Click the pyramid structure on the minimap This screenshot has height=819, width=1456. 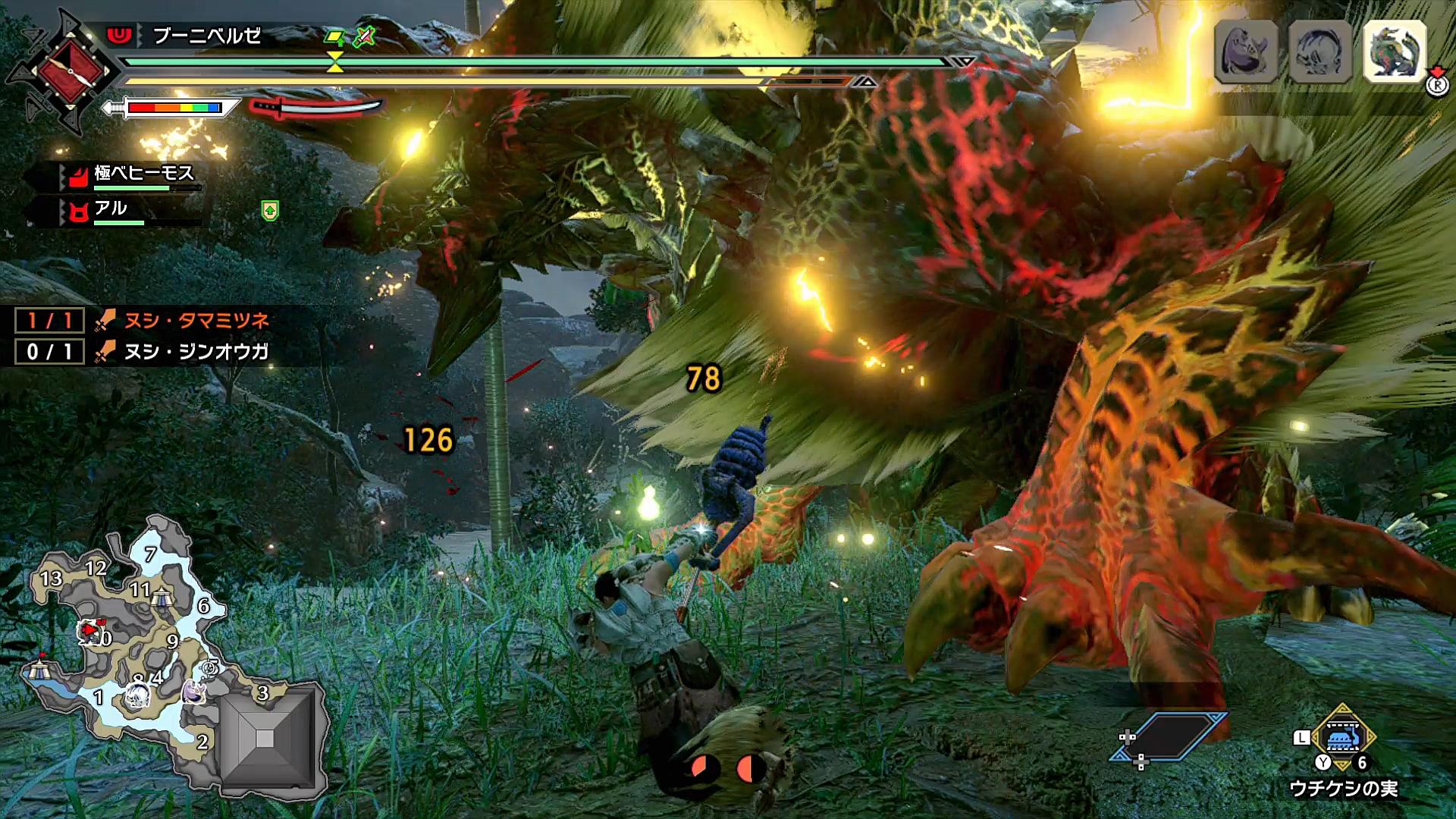coord(265,738)
